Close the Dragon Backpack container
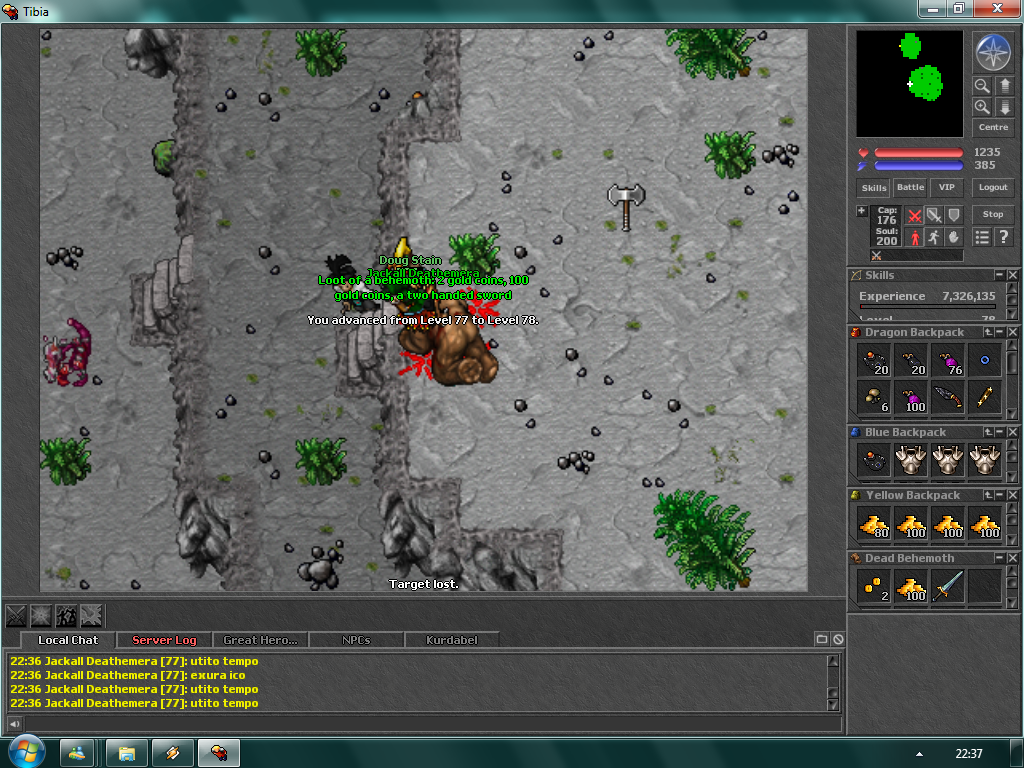 1013,332
